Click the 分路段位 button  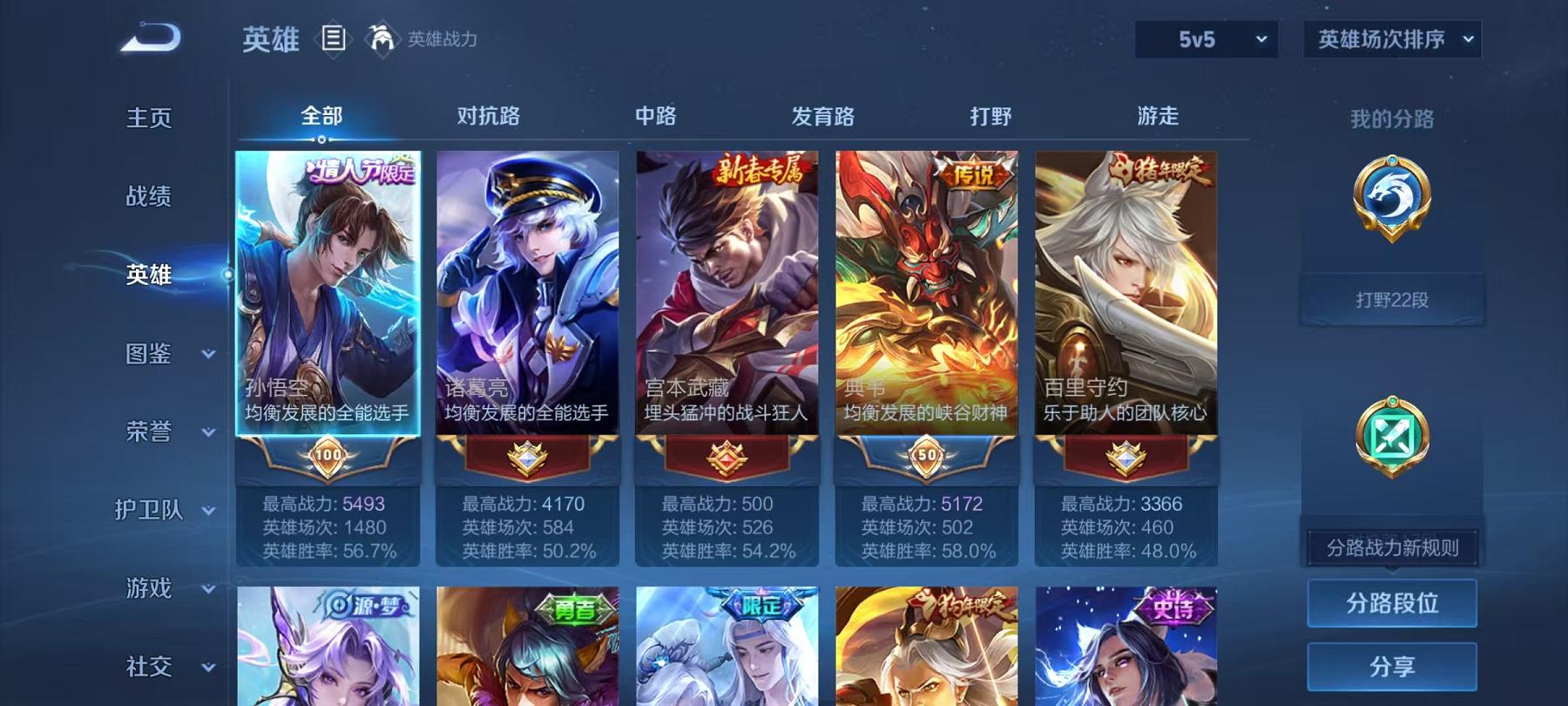(1392, 602)
